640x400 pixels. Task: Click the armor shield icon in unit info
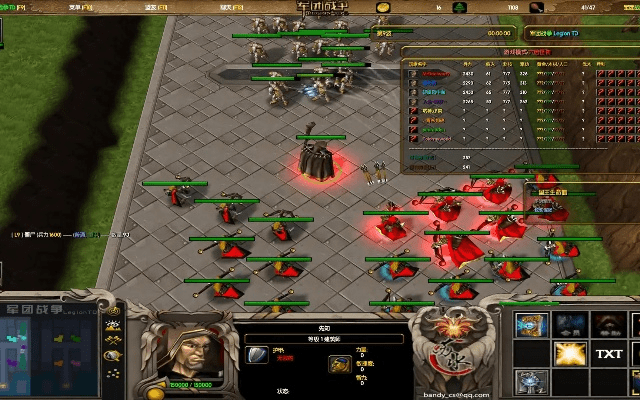point(257,355)
